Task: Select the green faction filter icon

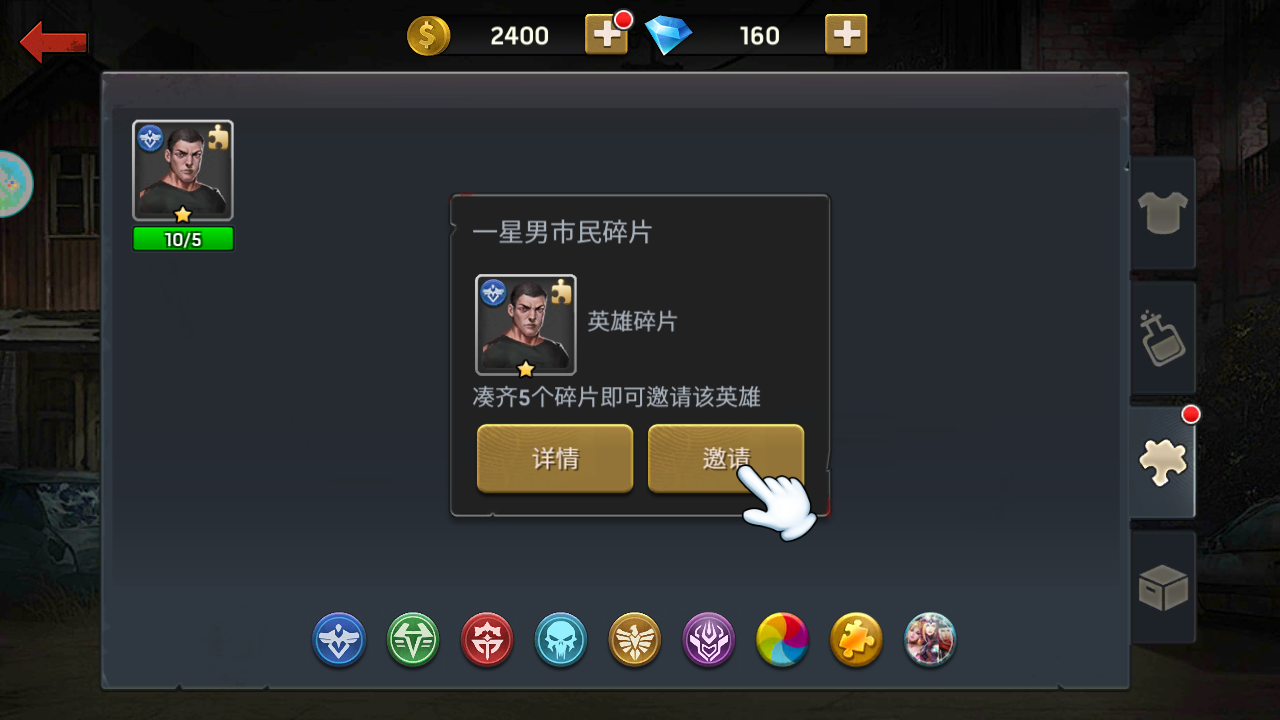Action: point(413,640)
